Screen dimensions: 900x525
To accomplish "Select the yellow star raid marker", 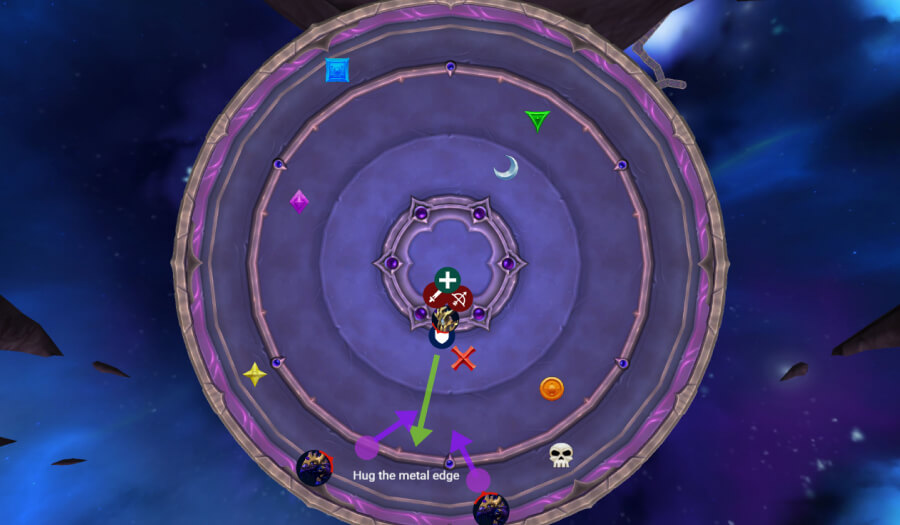I will (x=255, y=374).
